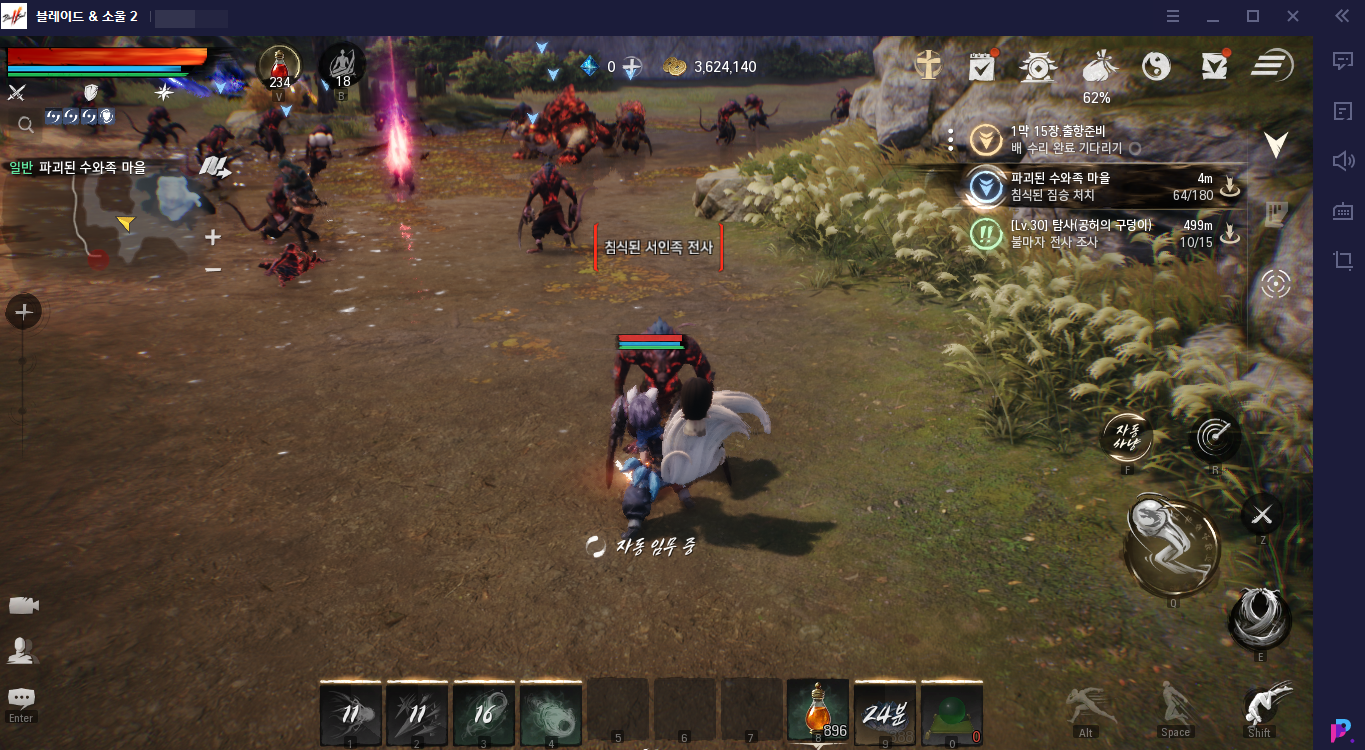Activate the green orb item slot

(x=951, y=712)
